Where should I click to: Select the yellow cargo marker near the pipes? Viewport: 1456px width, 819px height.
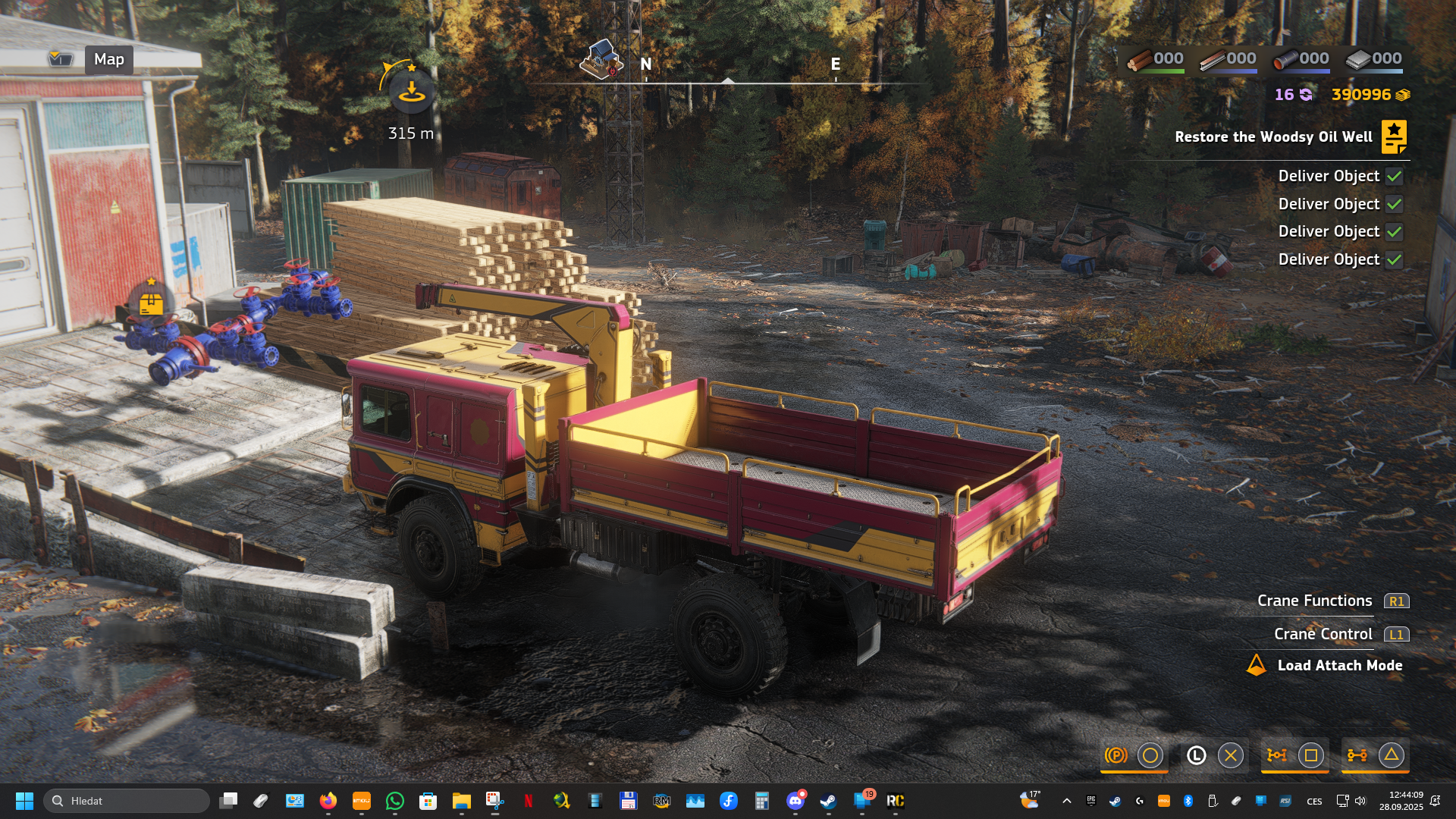(x=151, y=303)
